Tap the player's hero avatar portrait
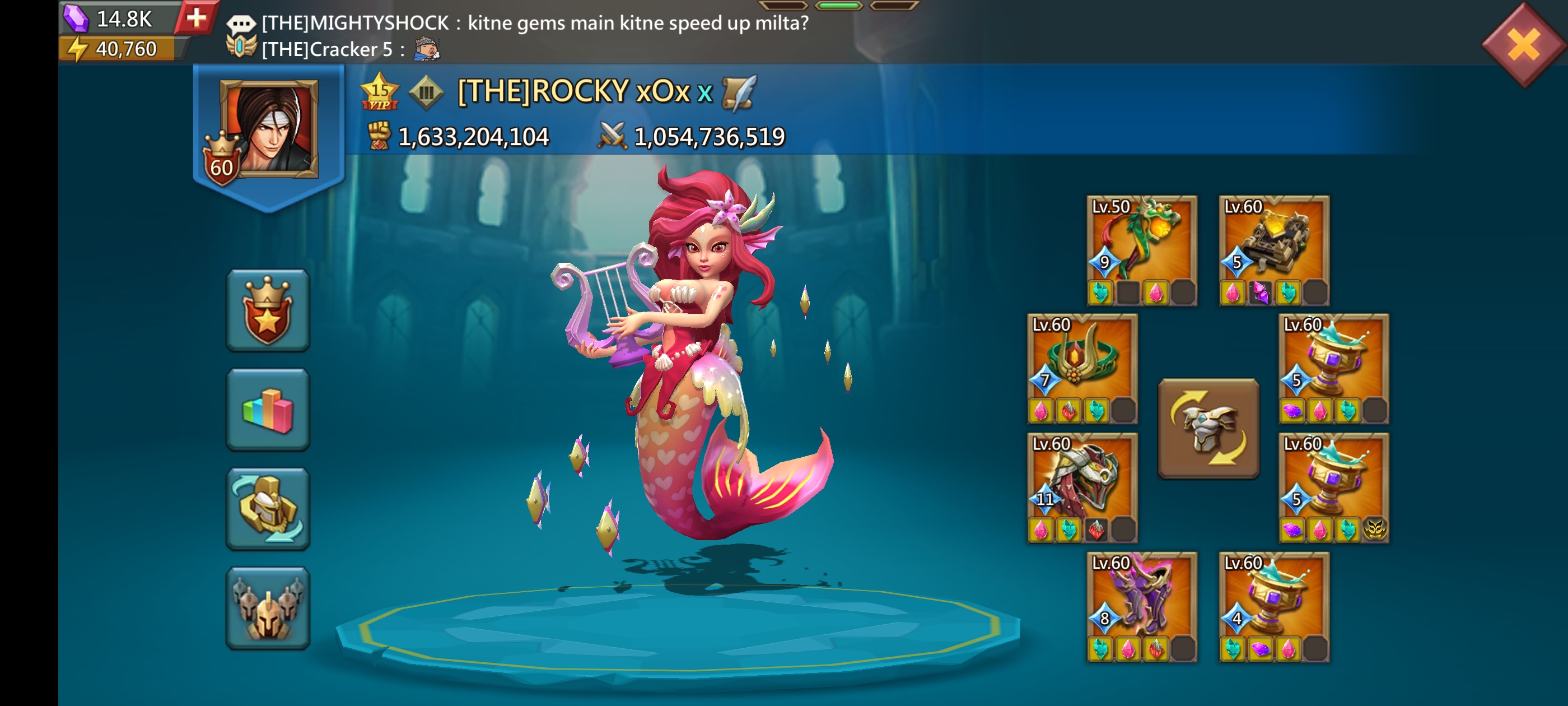Screen dimensions: 1568x706 [269, 129]
